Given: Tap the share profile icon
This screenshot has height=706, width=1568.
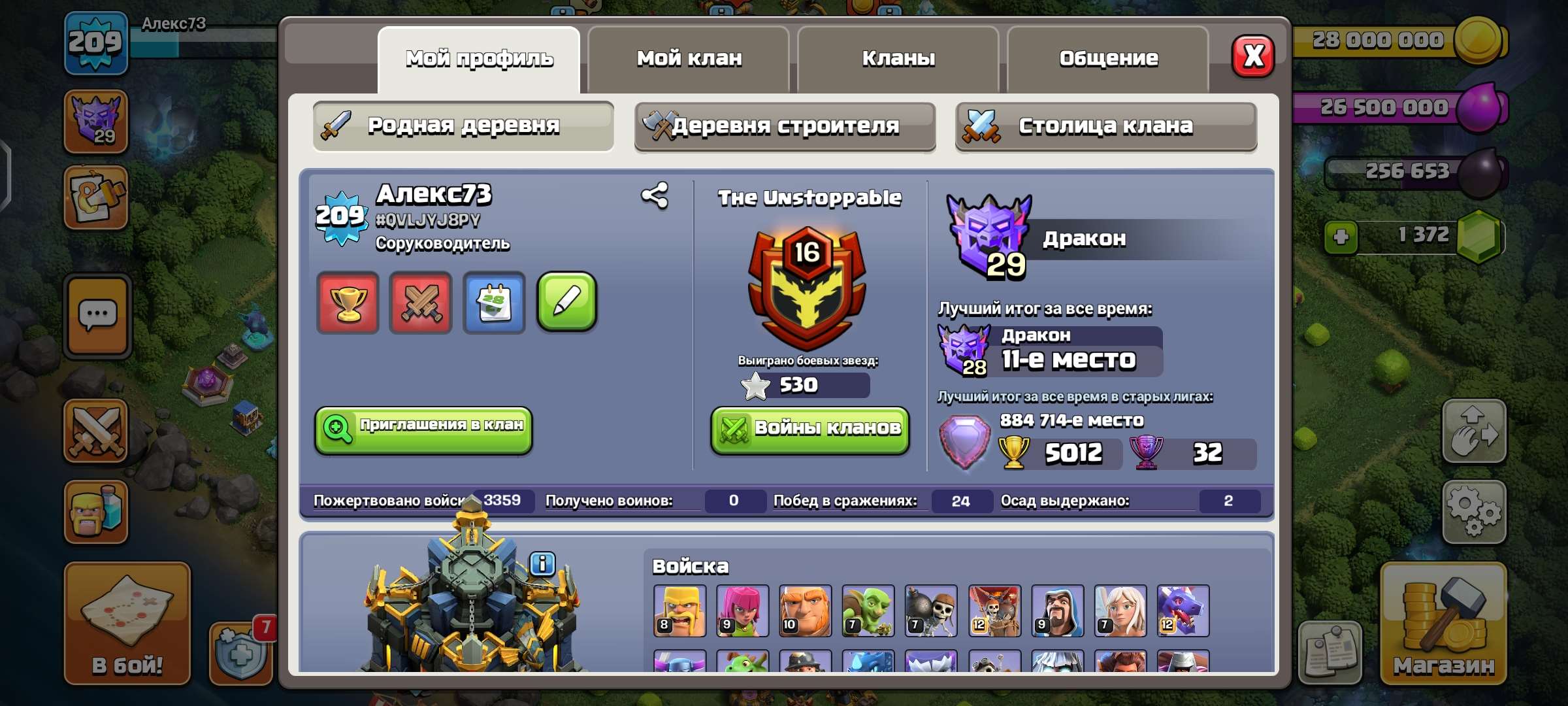Looking at the screenshot, I should [x=653, y=194].
